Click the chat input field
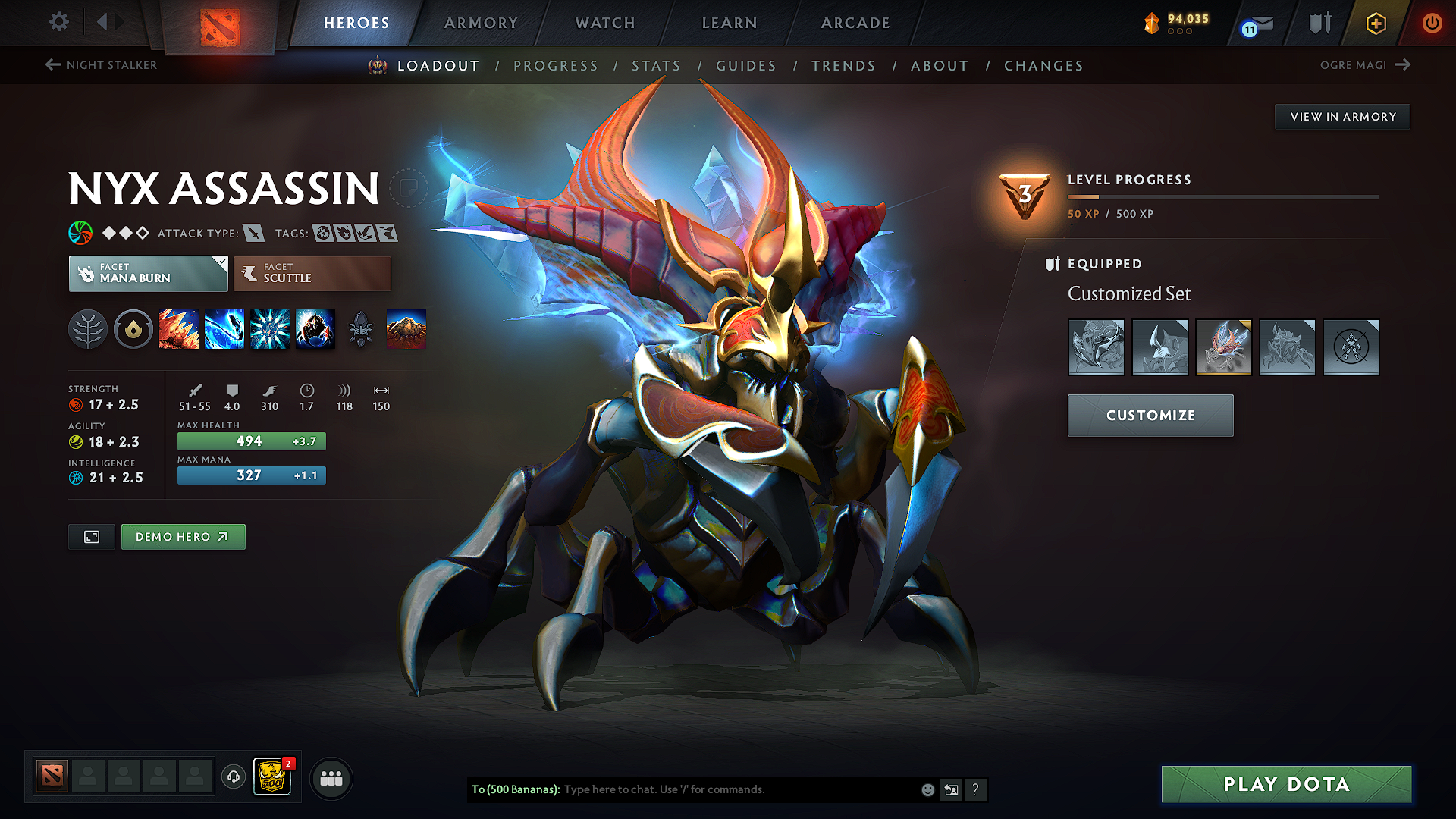1456x819 pixels. pos(728,789)
